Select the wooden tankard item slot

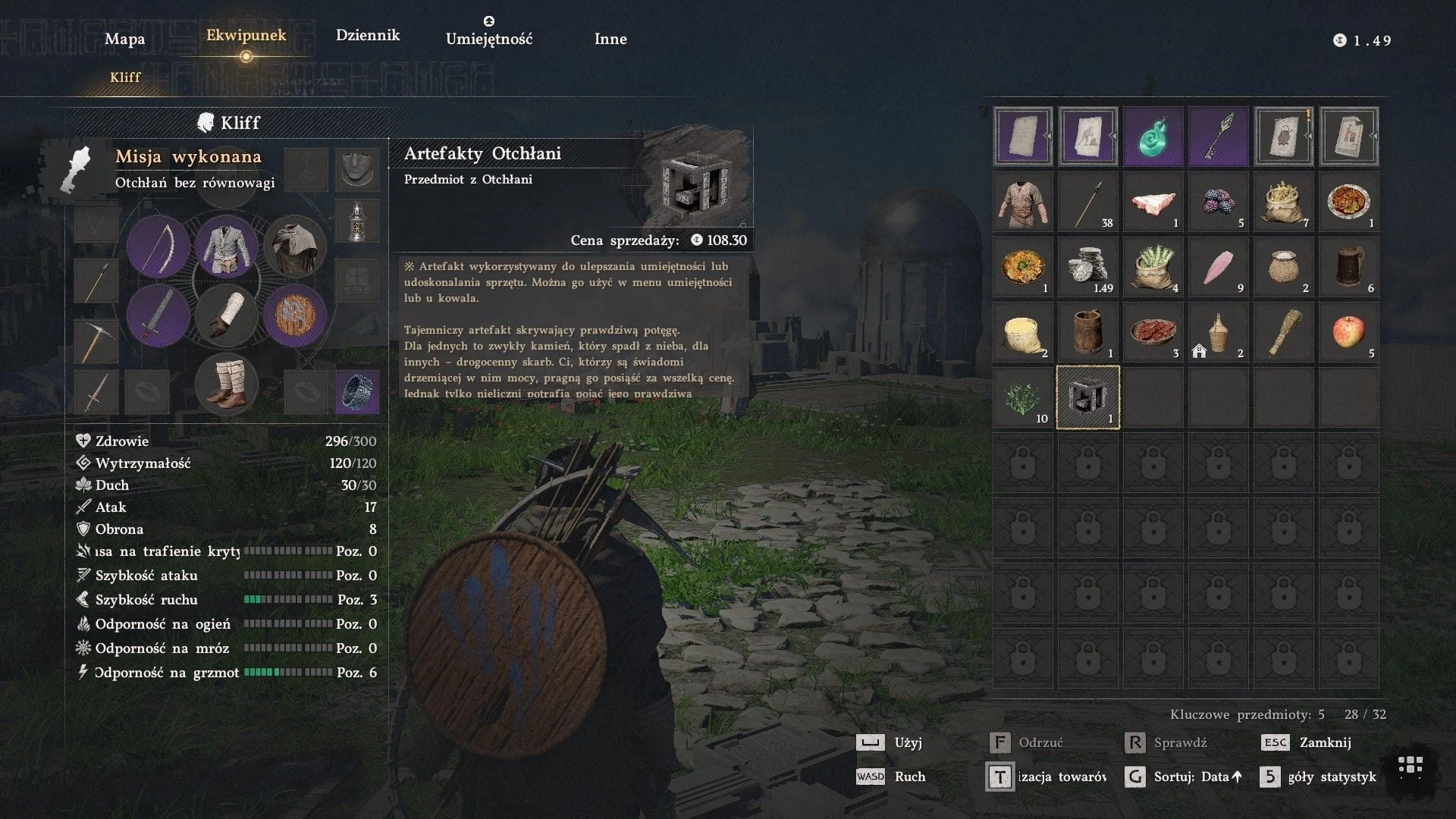point(1348,267)
